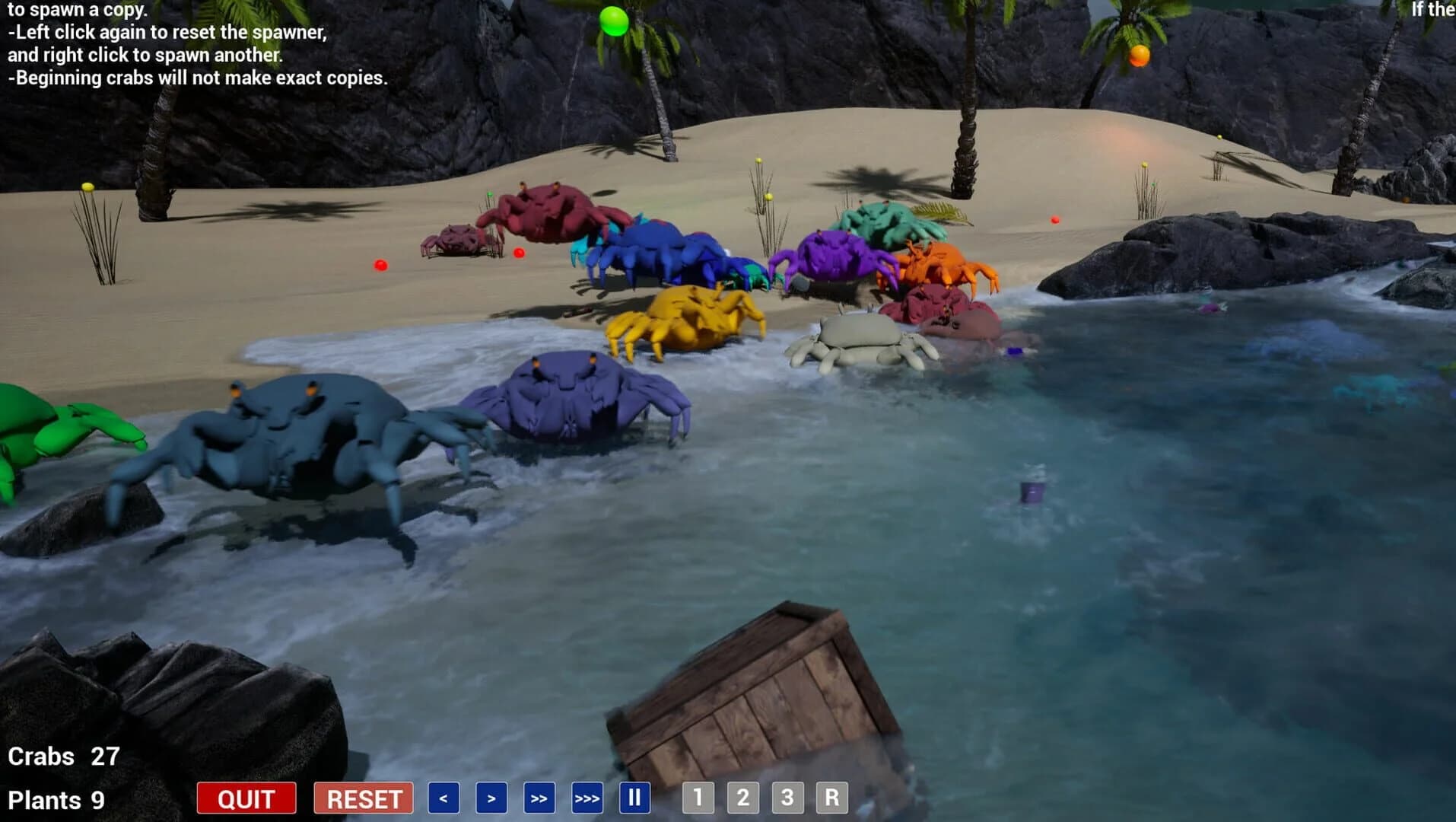Select the R camera button

[x=832, y=798]
